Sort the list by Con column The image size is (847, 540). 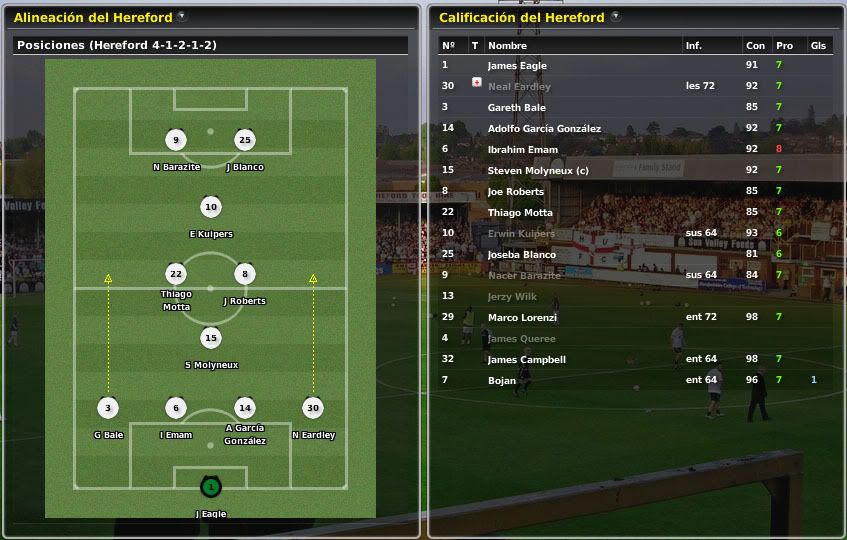click(755, 46)
